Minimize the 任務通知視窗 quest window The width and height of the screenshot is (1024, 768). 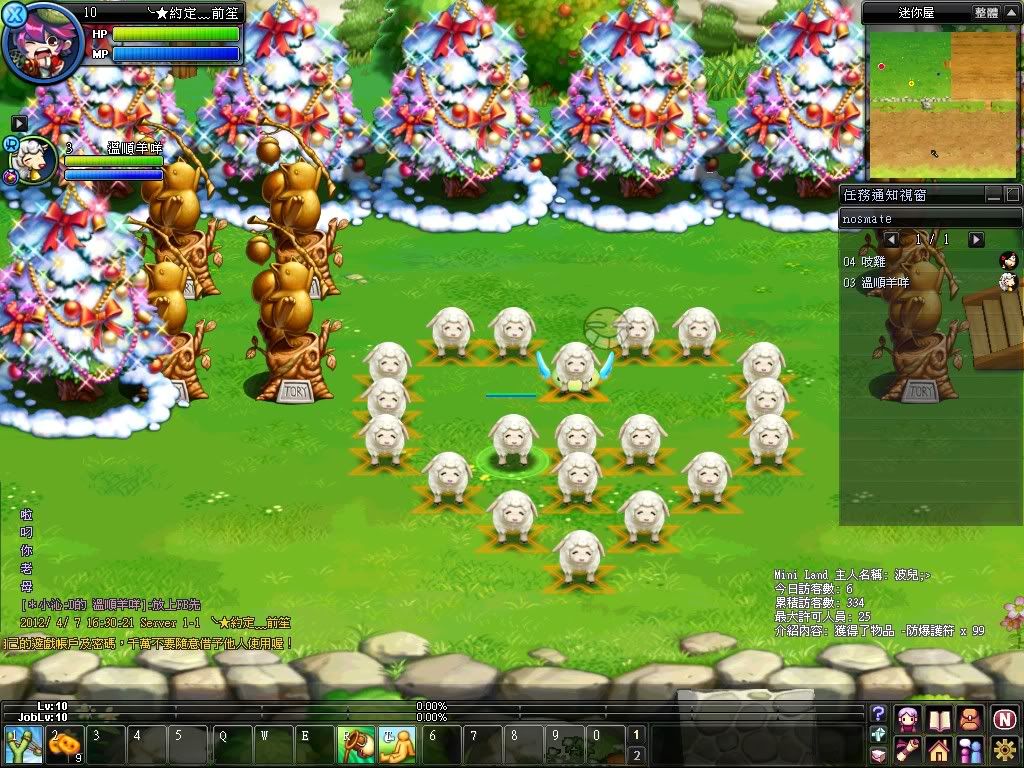click(x=993, y=194)
